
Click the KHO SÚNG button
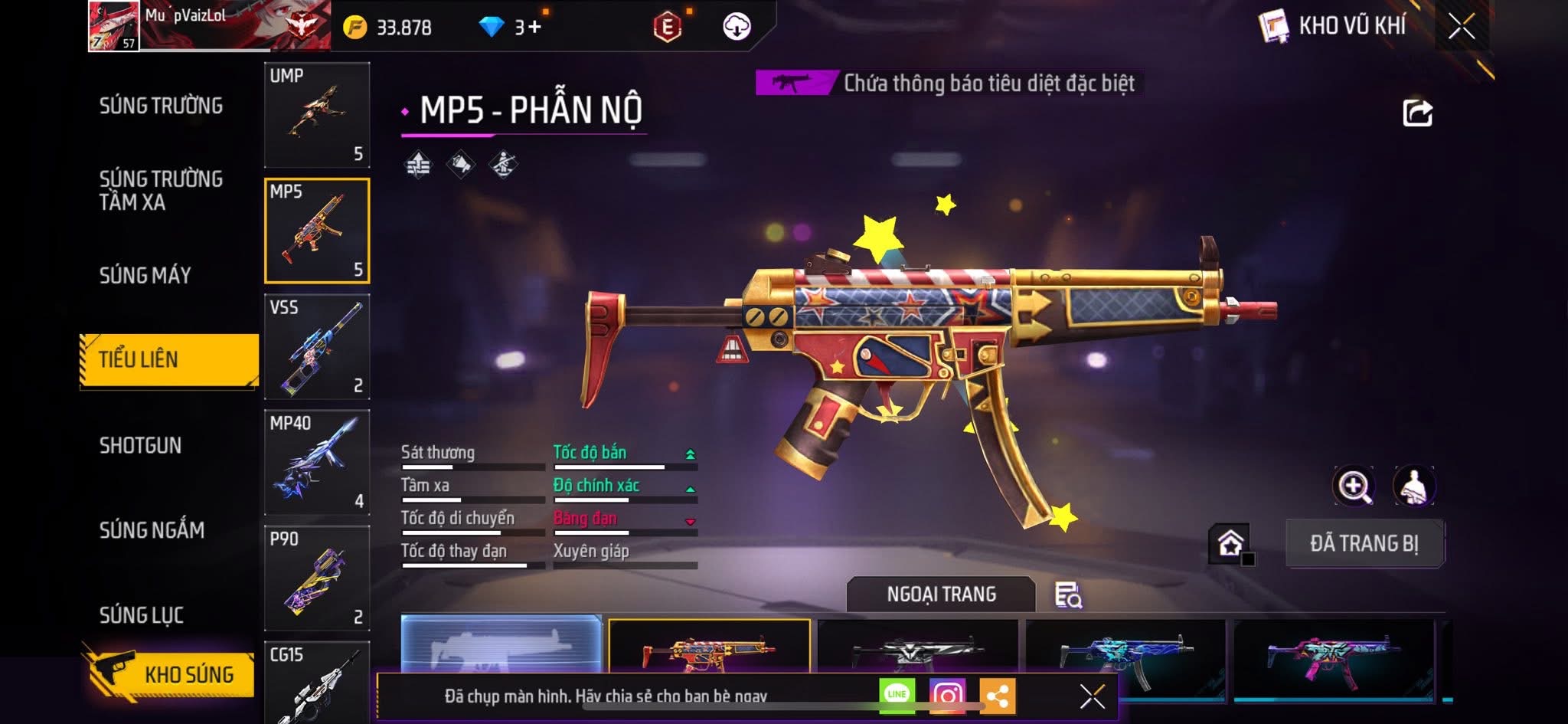170,673
